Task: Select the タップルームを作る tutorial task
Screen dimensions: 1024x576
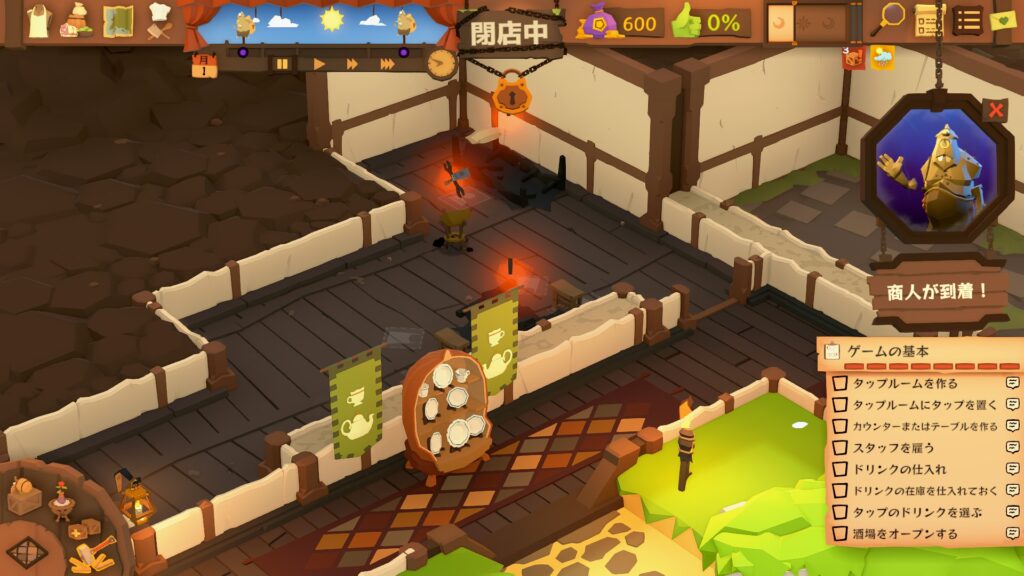Action: (x=904, y=383)
